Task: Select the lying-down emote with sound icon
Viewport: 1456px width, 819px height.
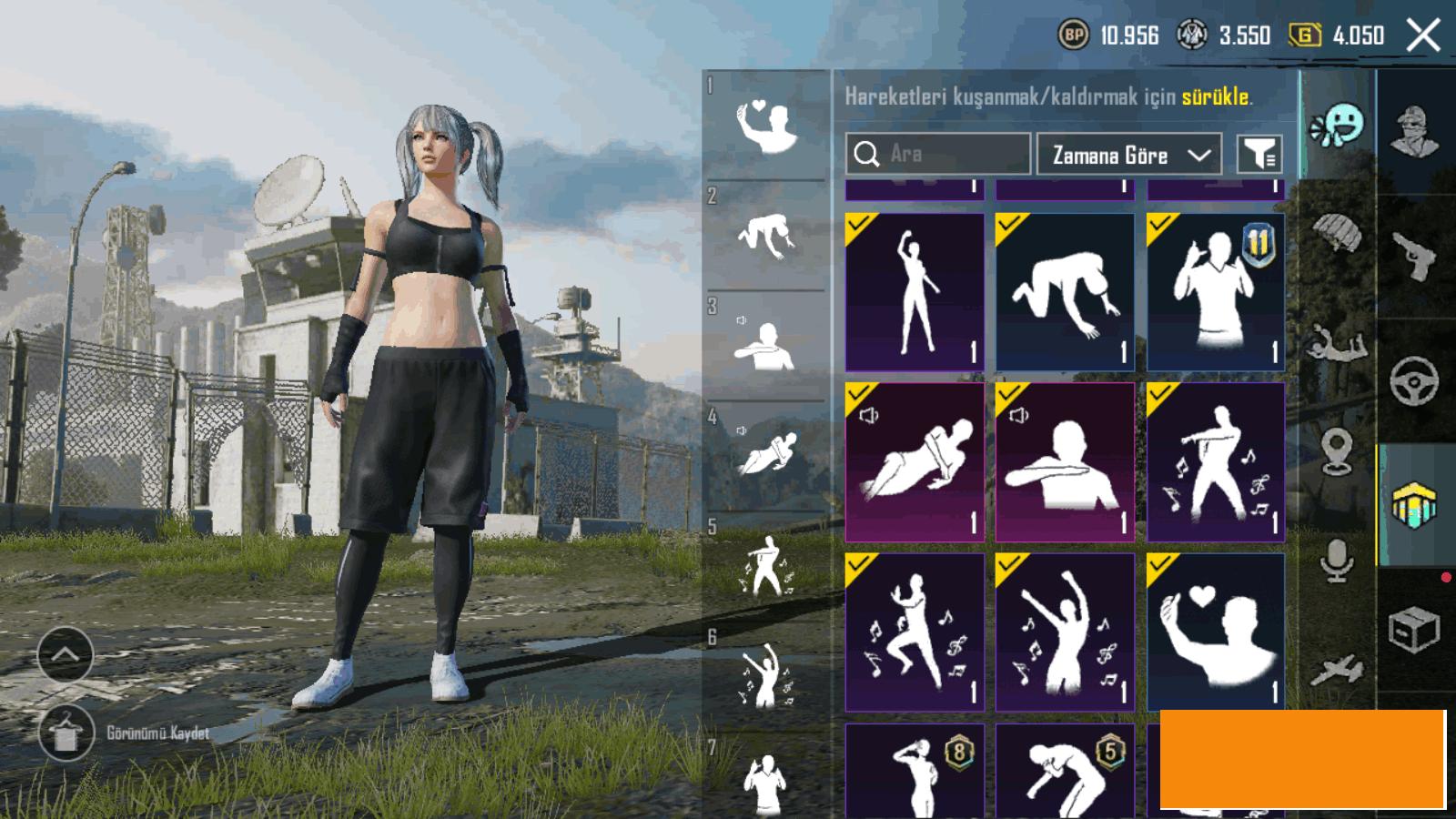Action: pos(915,461)
